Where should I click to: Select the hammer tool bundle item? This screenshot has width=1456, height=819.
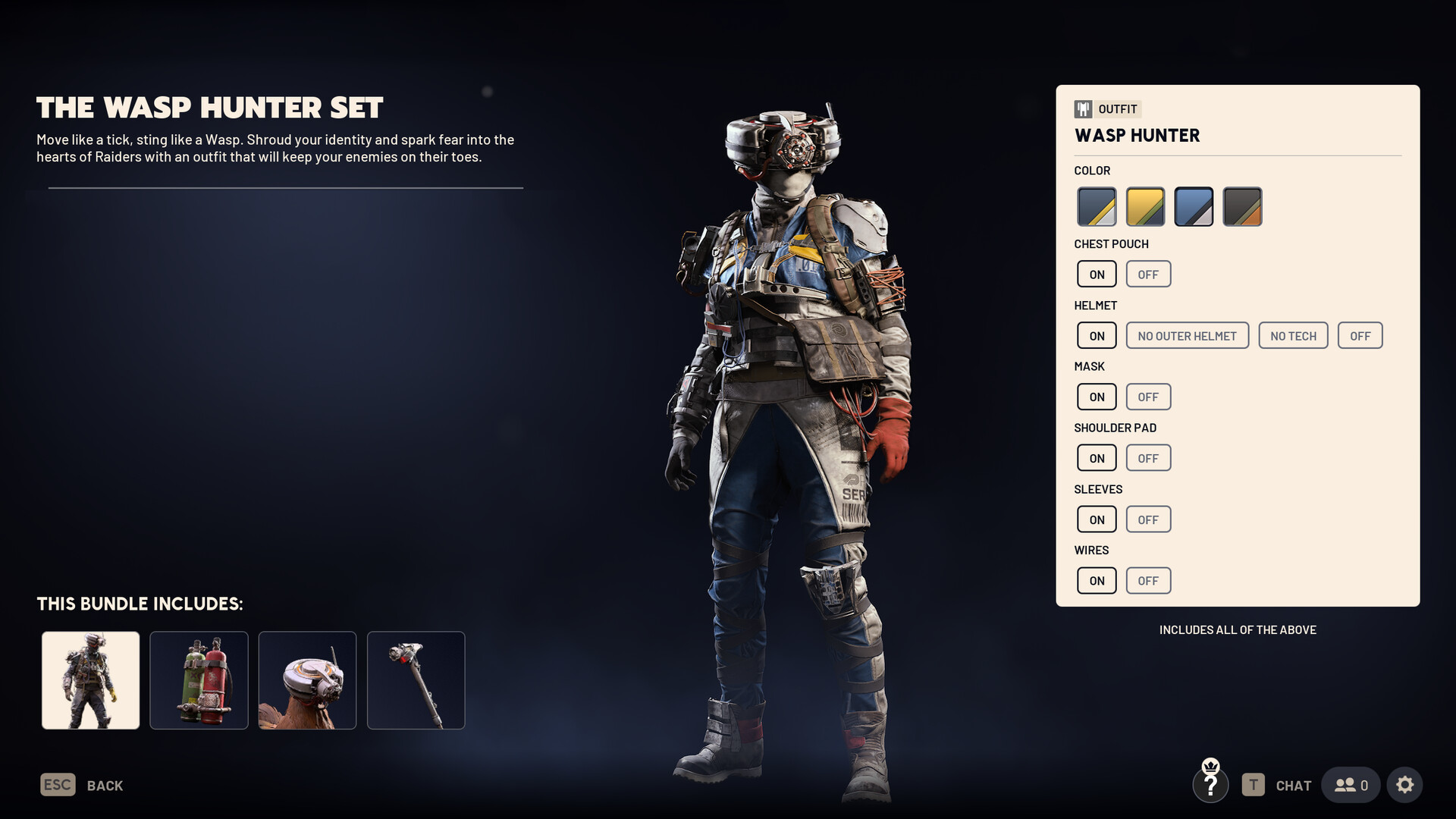coord(416,680)
